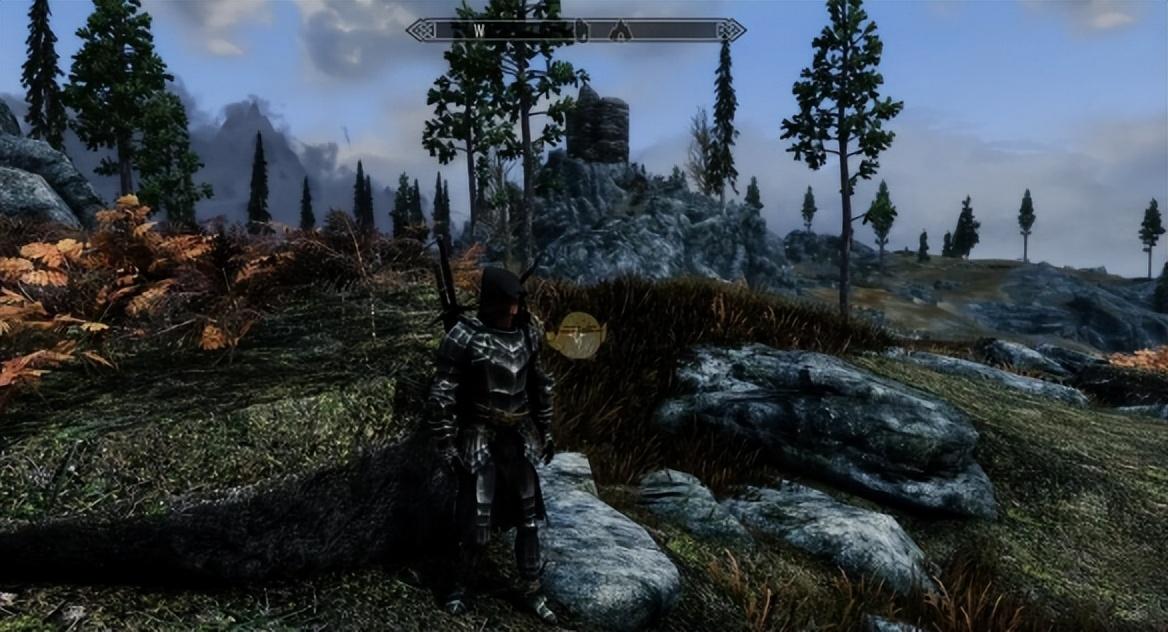1168x632 pixels.
Task: Select the tent-shaped location marker on compass
Action: point(620,31)
